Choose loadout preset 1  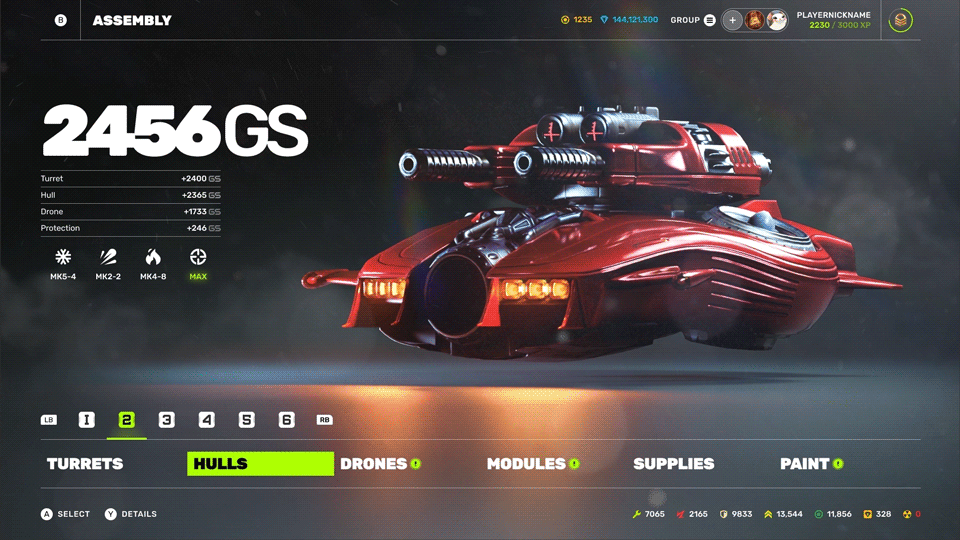pos(87,420)
